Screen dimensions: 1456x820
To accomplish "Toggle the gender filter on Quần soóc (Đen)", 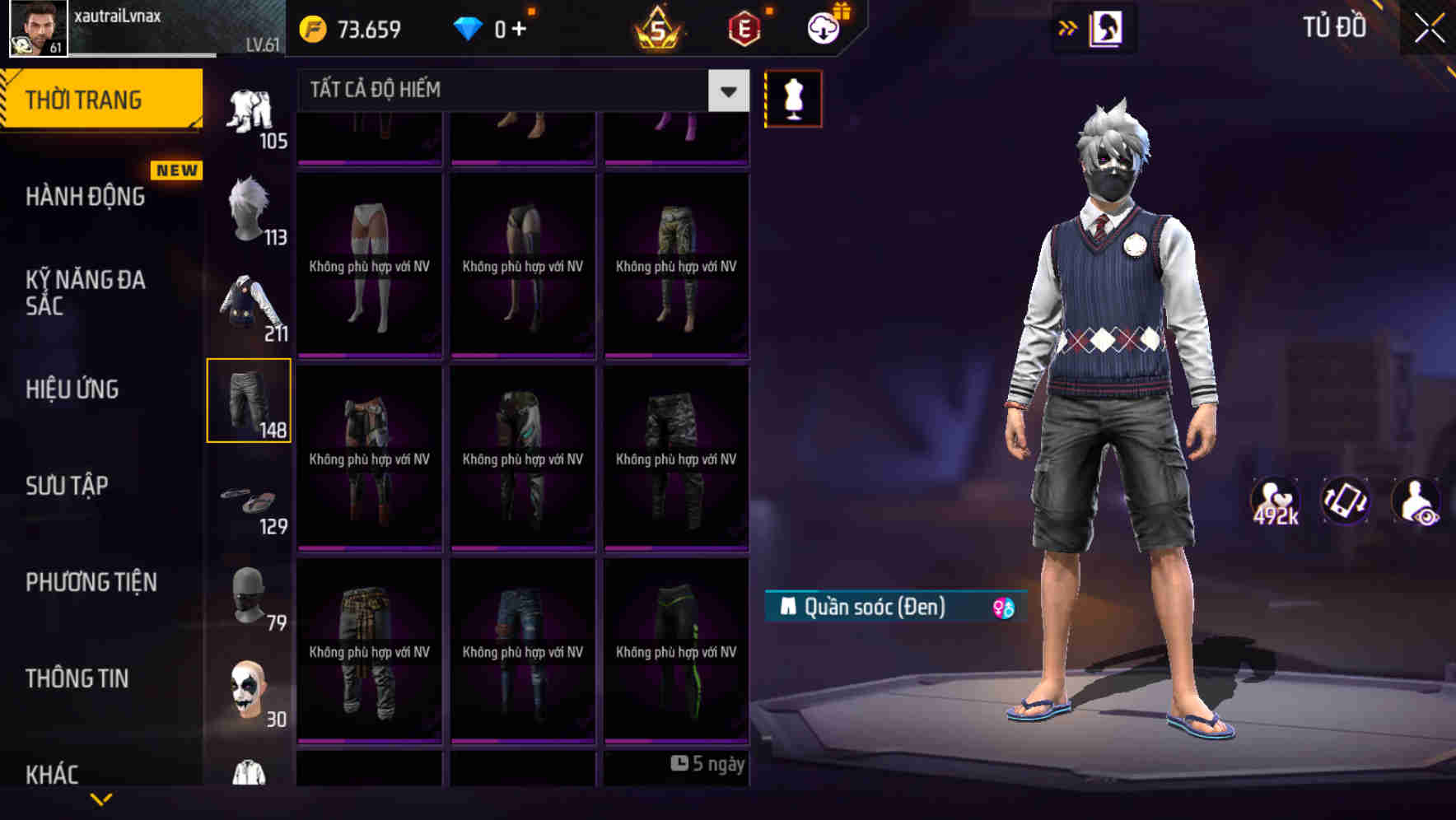I will click(x=1001, y=606).
